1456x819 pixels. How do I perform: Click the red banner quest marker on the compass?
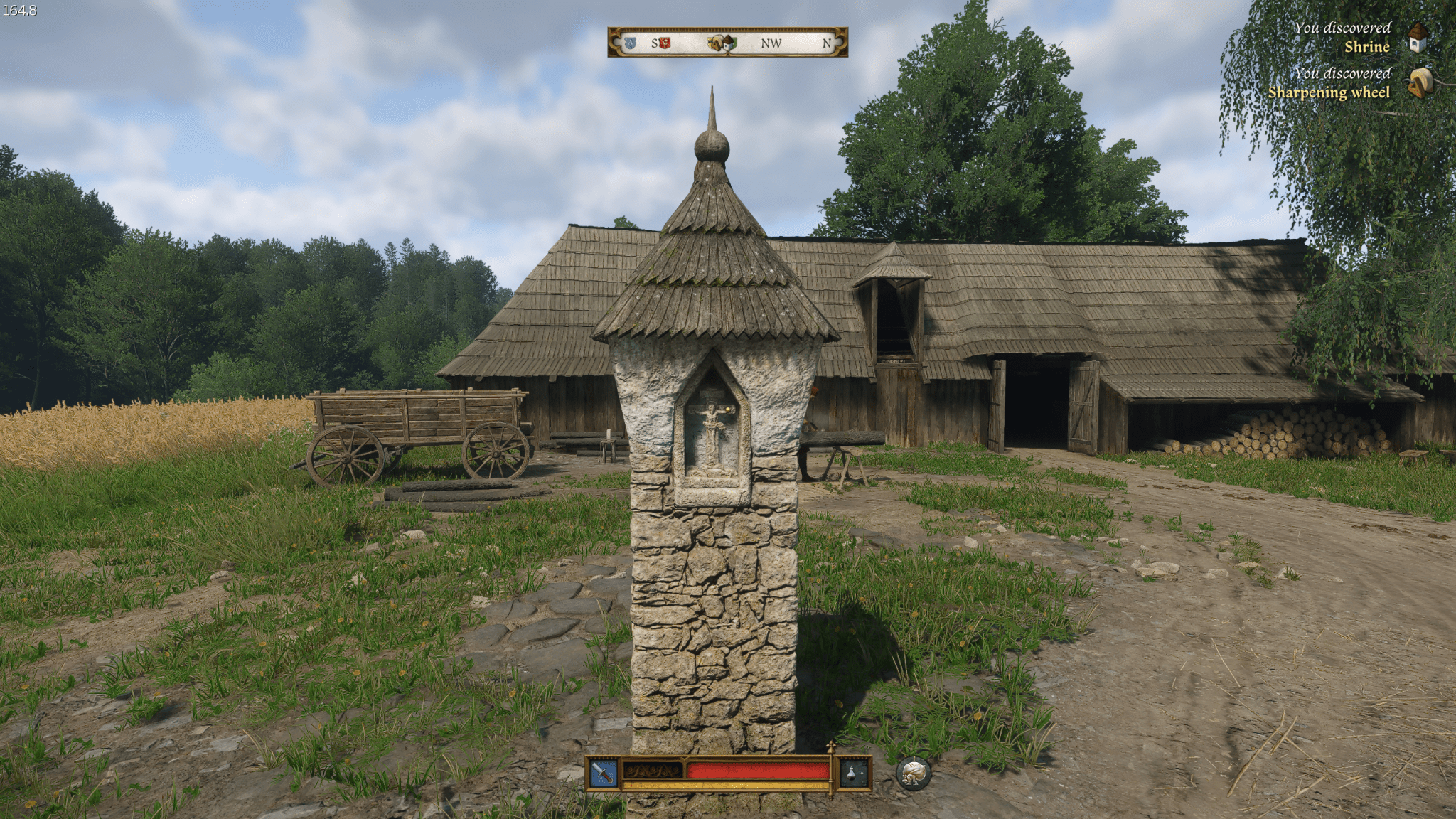click(665, 43)
